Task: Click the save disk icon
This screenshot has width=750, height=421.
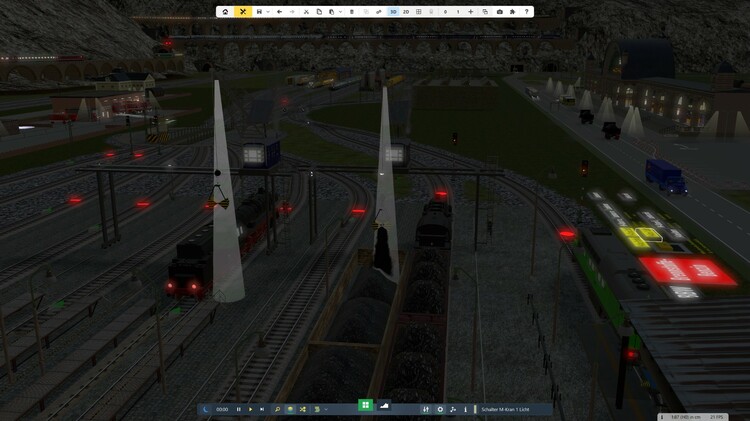Action: click(260, 12)
